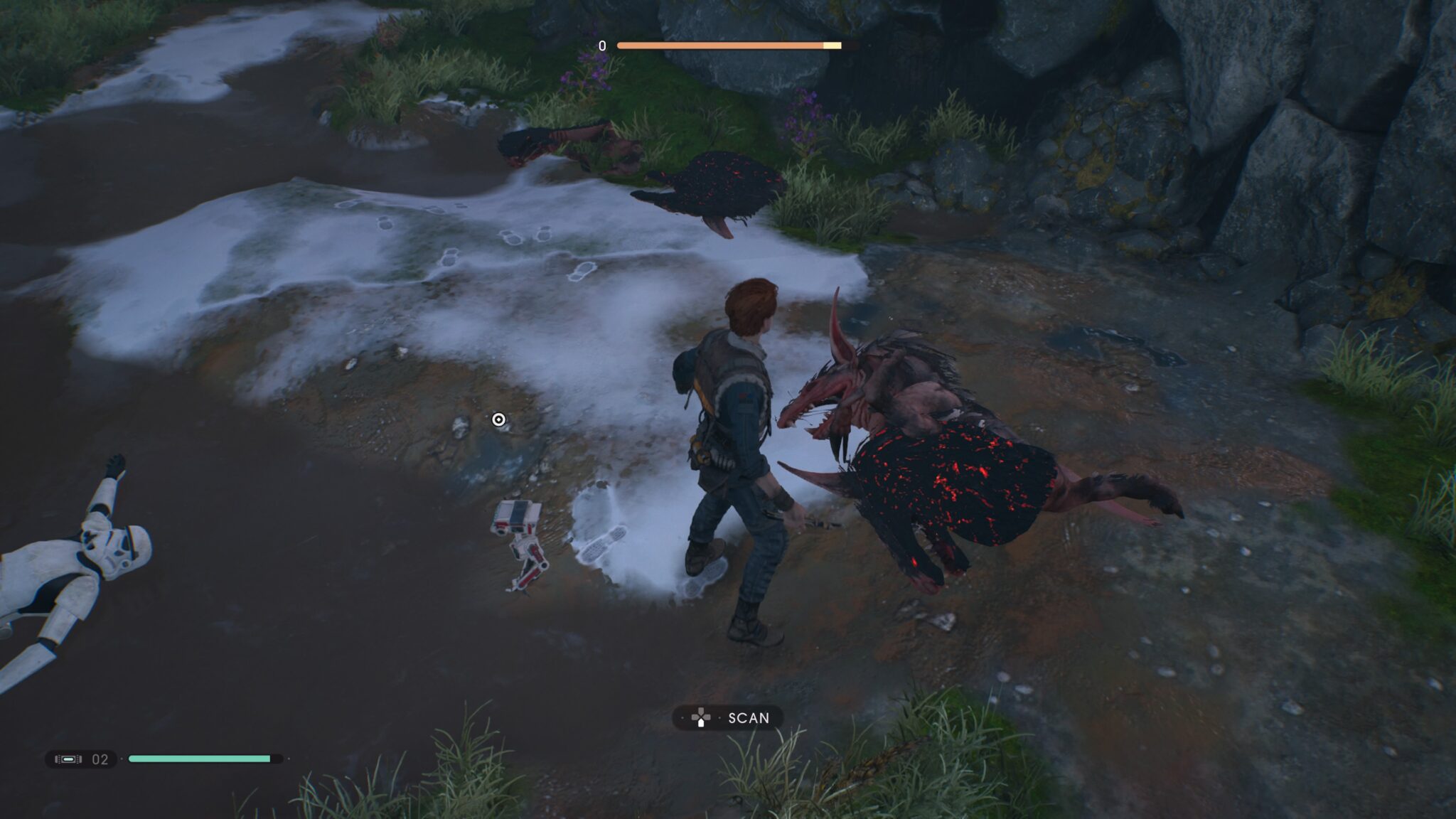Click the D-pad glyph beside SCAN
Image resolution: width=1456 pixels, height=819 pixels.
click(x=700, y=717)
